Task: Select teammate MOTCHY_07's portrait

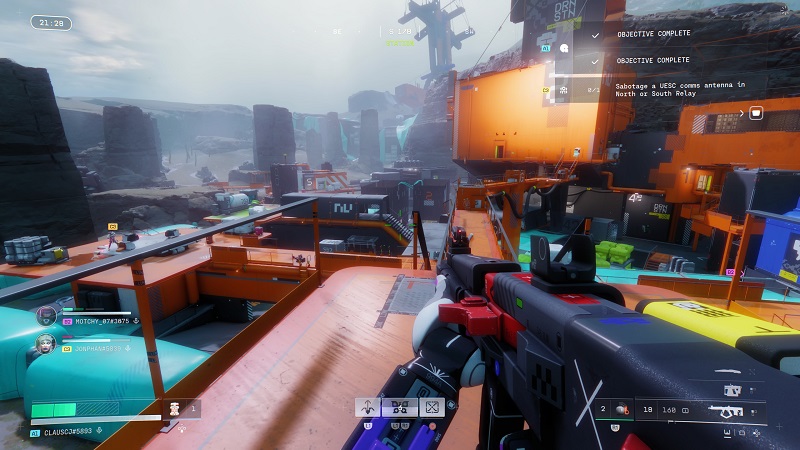Action: pos(46,316)
